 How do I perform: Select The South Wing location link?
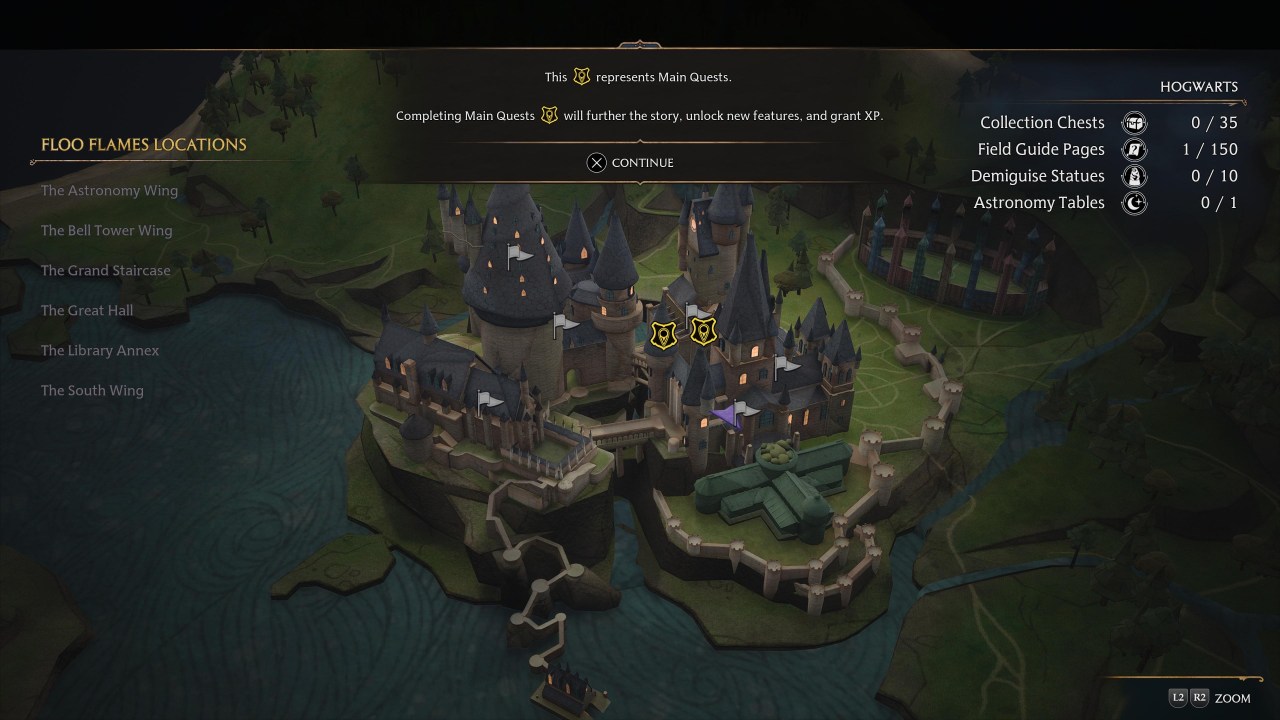pyautogui.click(x=92, y=390)
